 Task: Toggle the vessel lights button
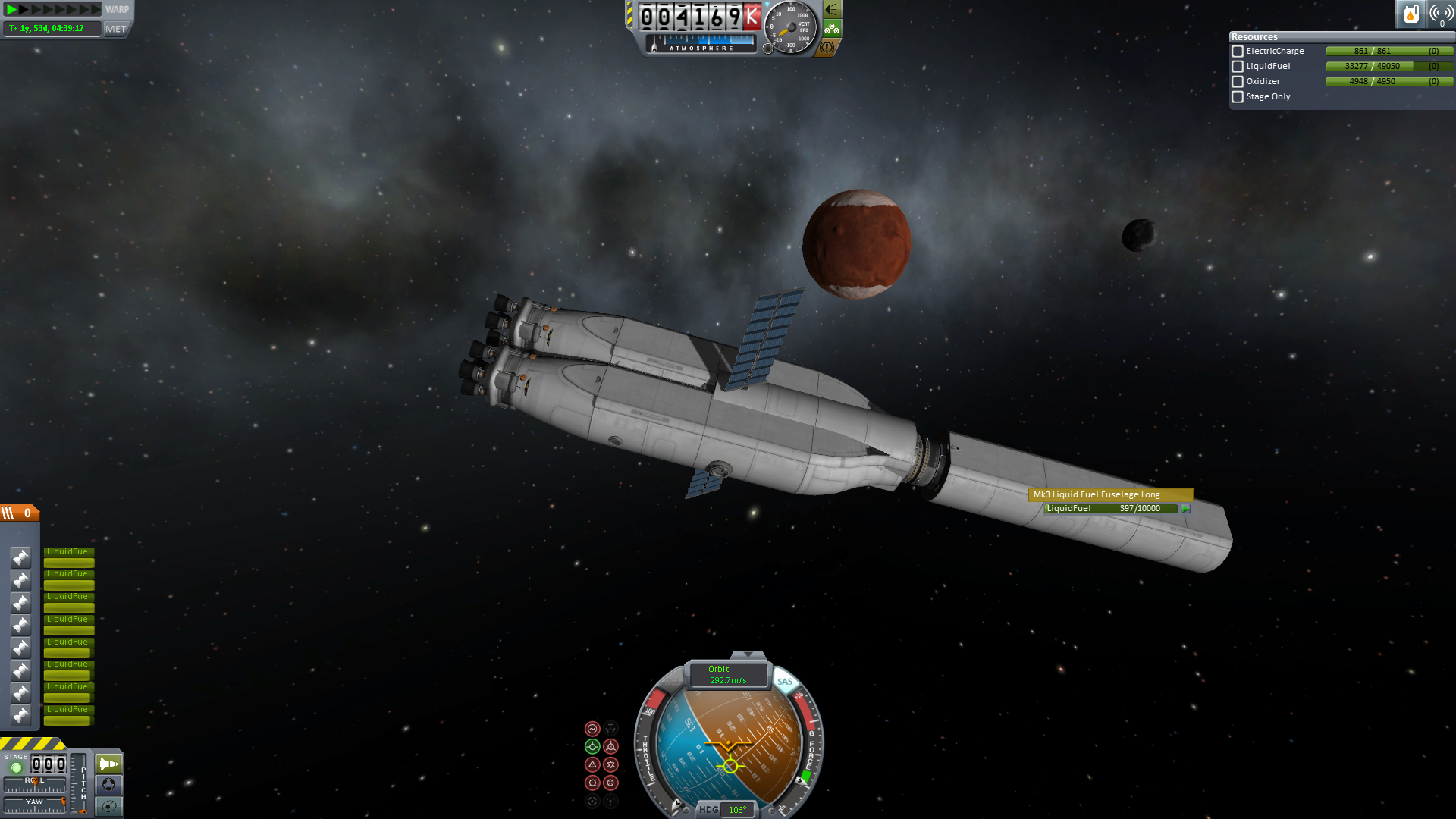[832, 10]
